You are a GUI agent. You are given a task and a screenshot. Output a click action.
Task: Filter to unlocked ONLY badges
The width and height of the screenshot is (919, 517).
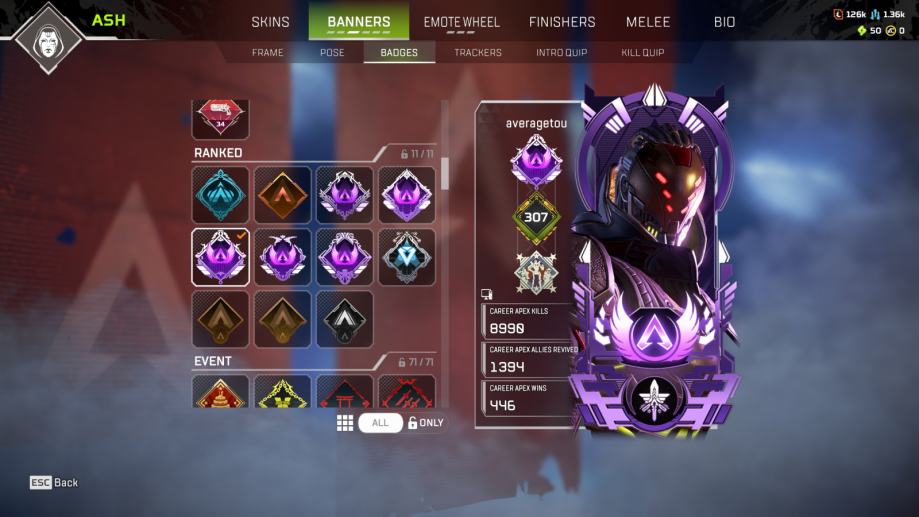tap(426, 423)
